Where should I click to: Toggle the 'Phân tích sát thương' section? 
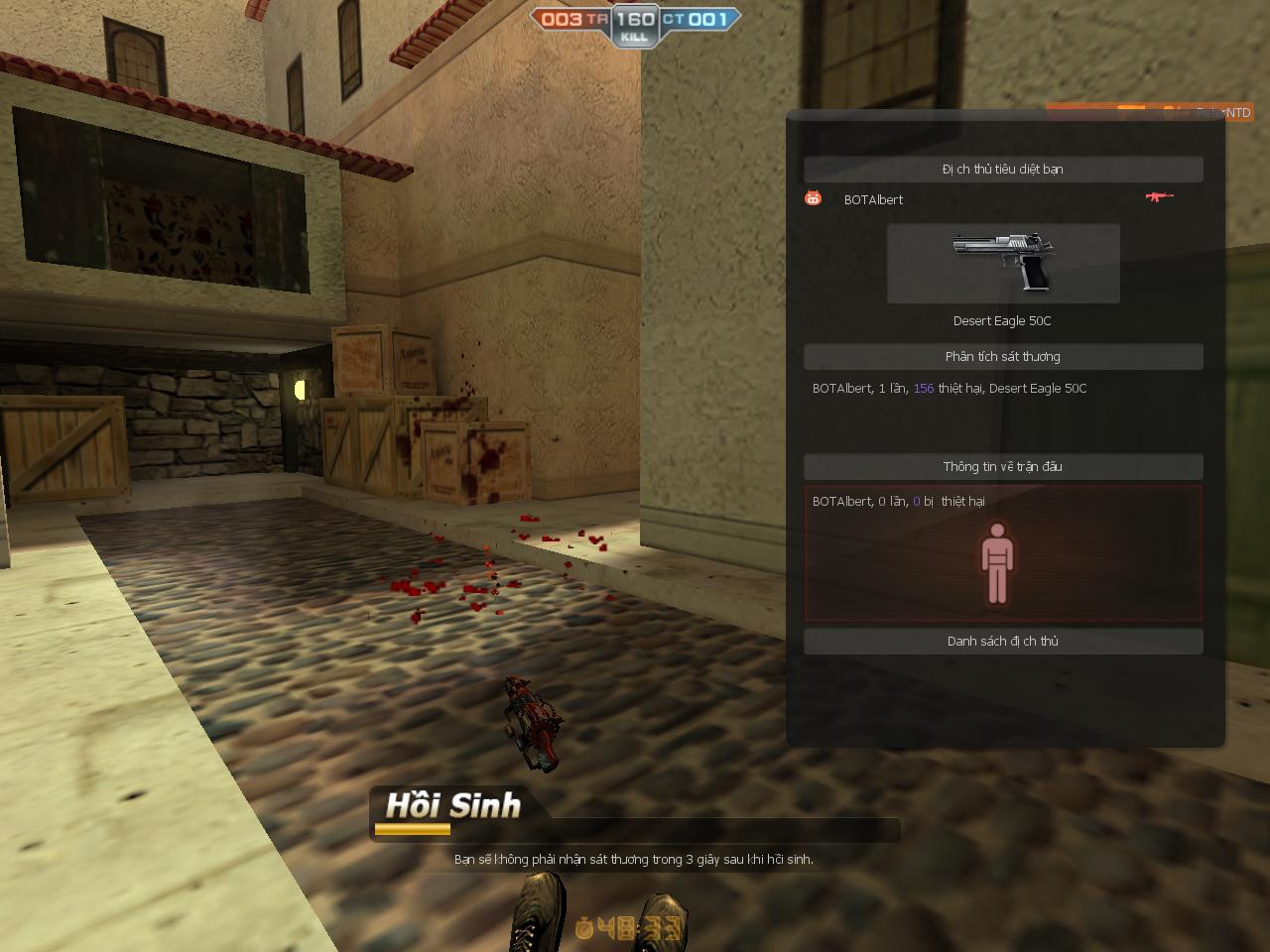point(1003,356)
